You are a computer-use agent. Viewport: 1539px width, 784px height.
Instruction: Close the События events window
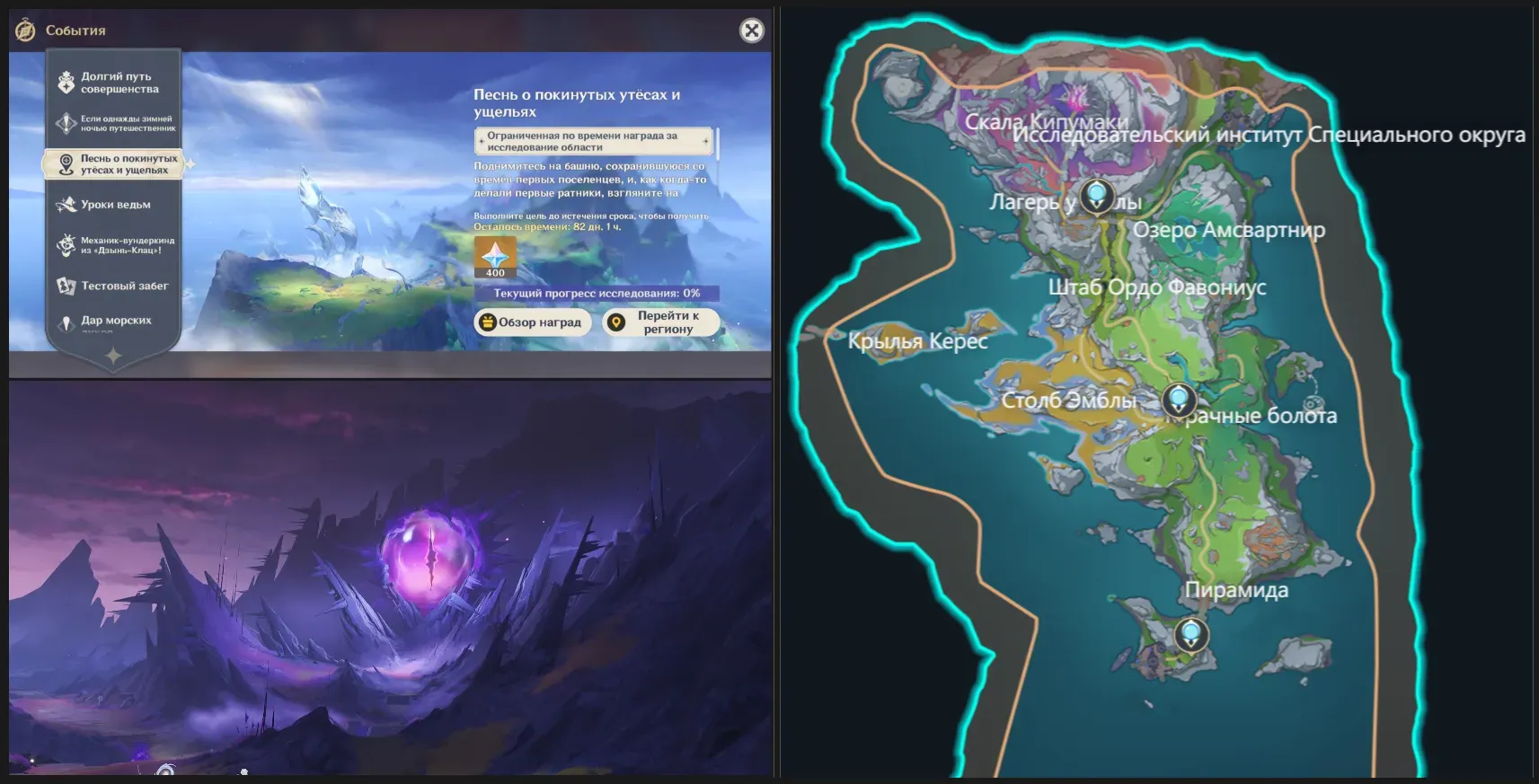(751, 31)
